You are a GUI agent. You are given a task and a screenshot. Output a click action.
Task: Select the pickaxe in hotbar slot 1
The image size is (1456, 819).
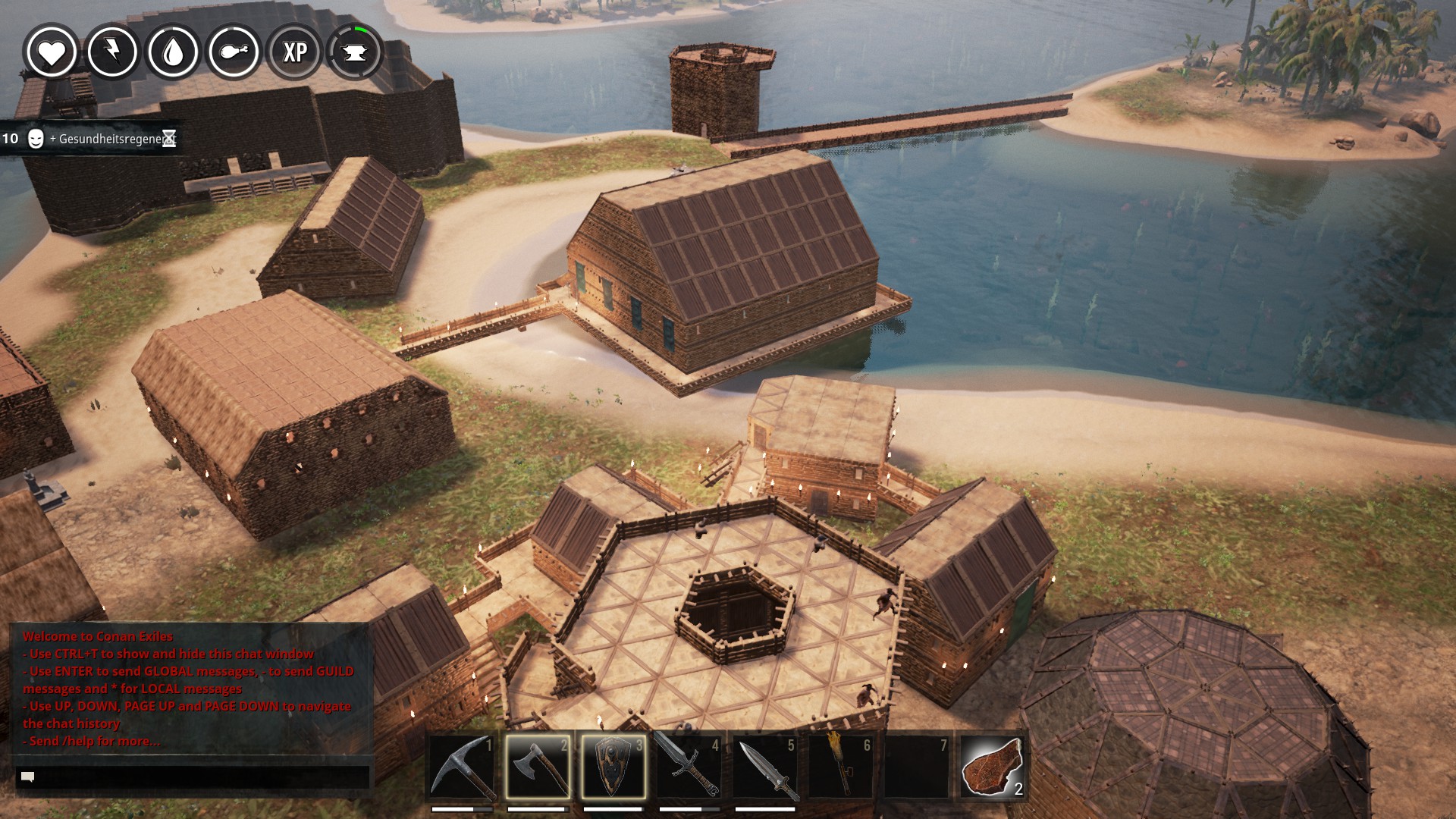462,767
